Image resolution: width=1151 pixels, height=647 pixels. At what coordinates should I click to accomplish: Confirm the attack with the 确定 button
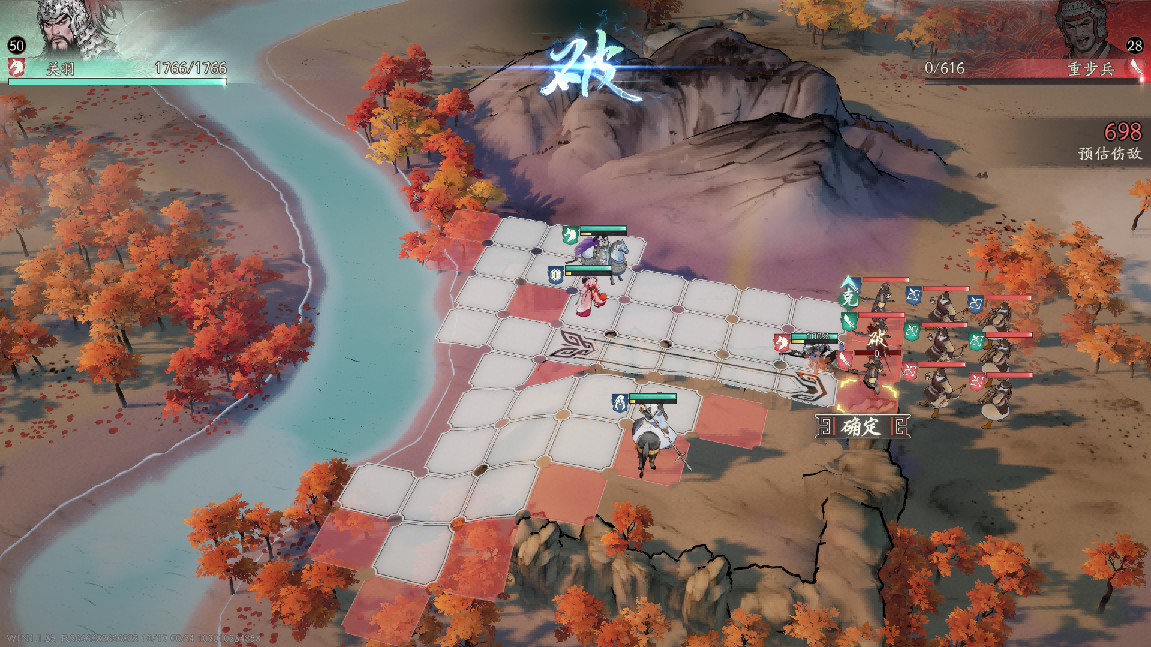(x=861, y=427)
